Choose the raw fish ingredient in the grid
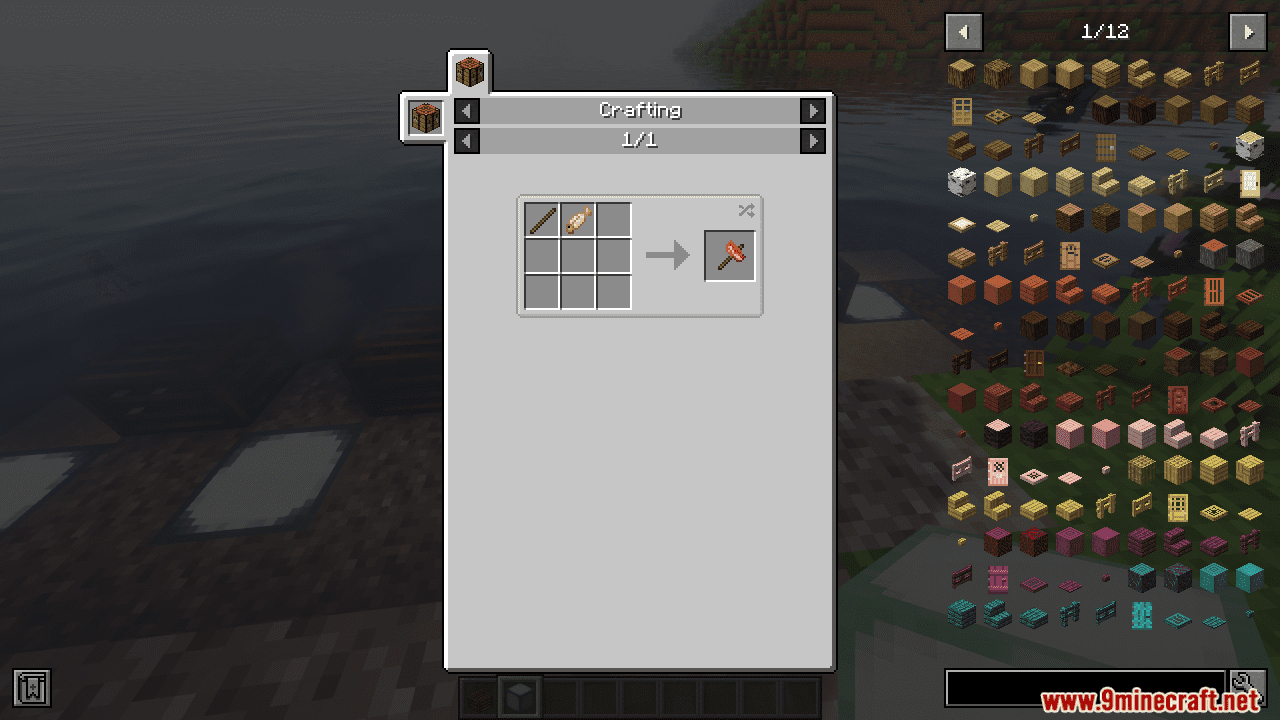The height and width of the screenshot is (720, 1280). tap(578, 220)
